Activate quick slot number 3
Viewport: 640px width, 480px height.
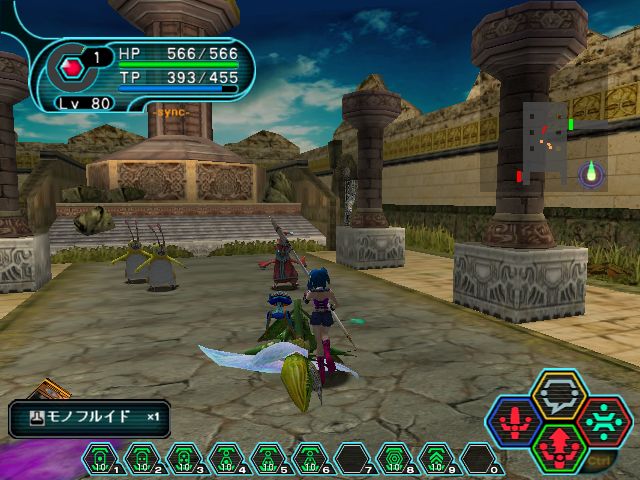[185, 459]
